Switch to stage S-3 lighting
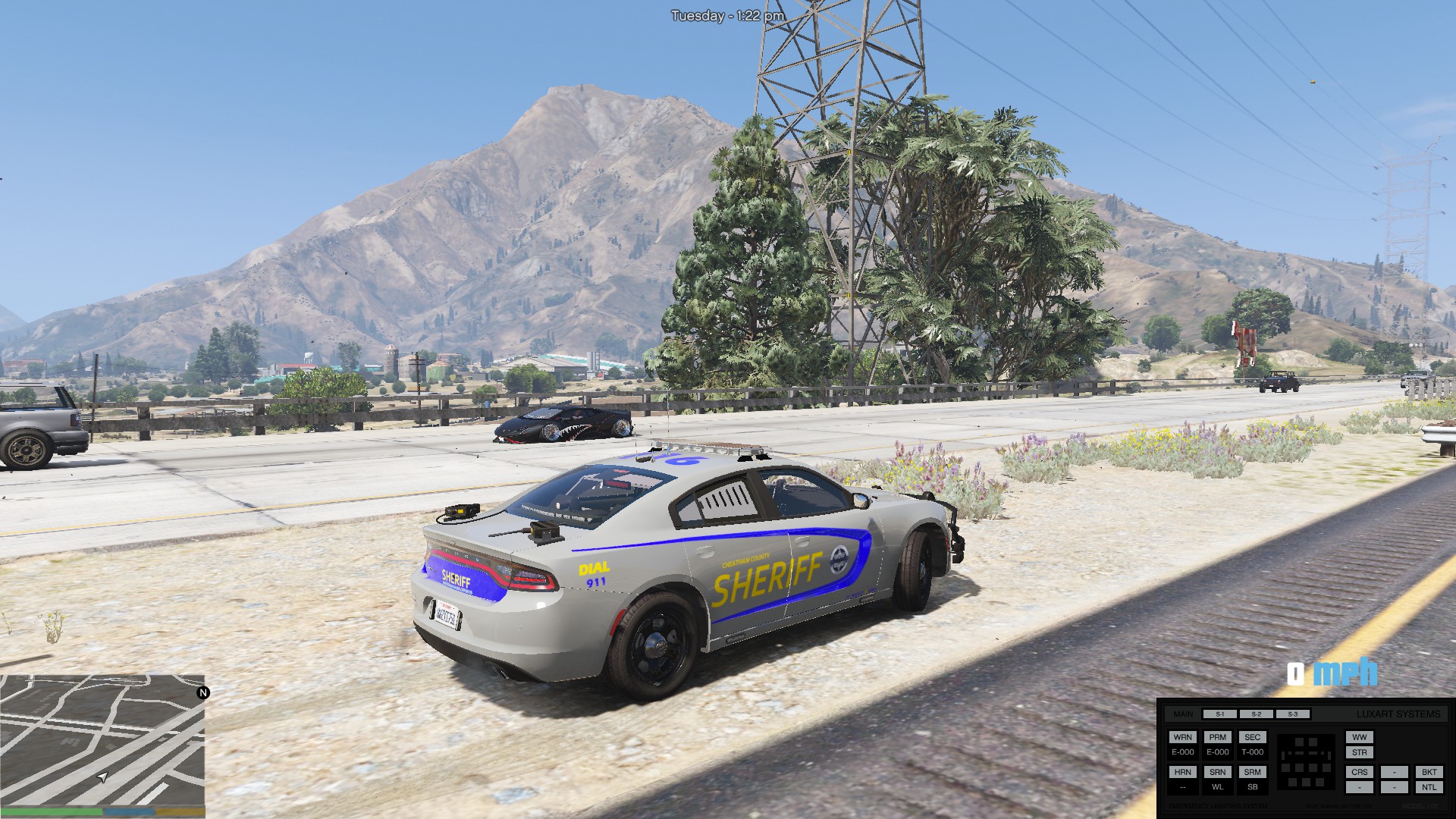The width and height of the screenshot is (1456, 819). pos(1292,714)
